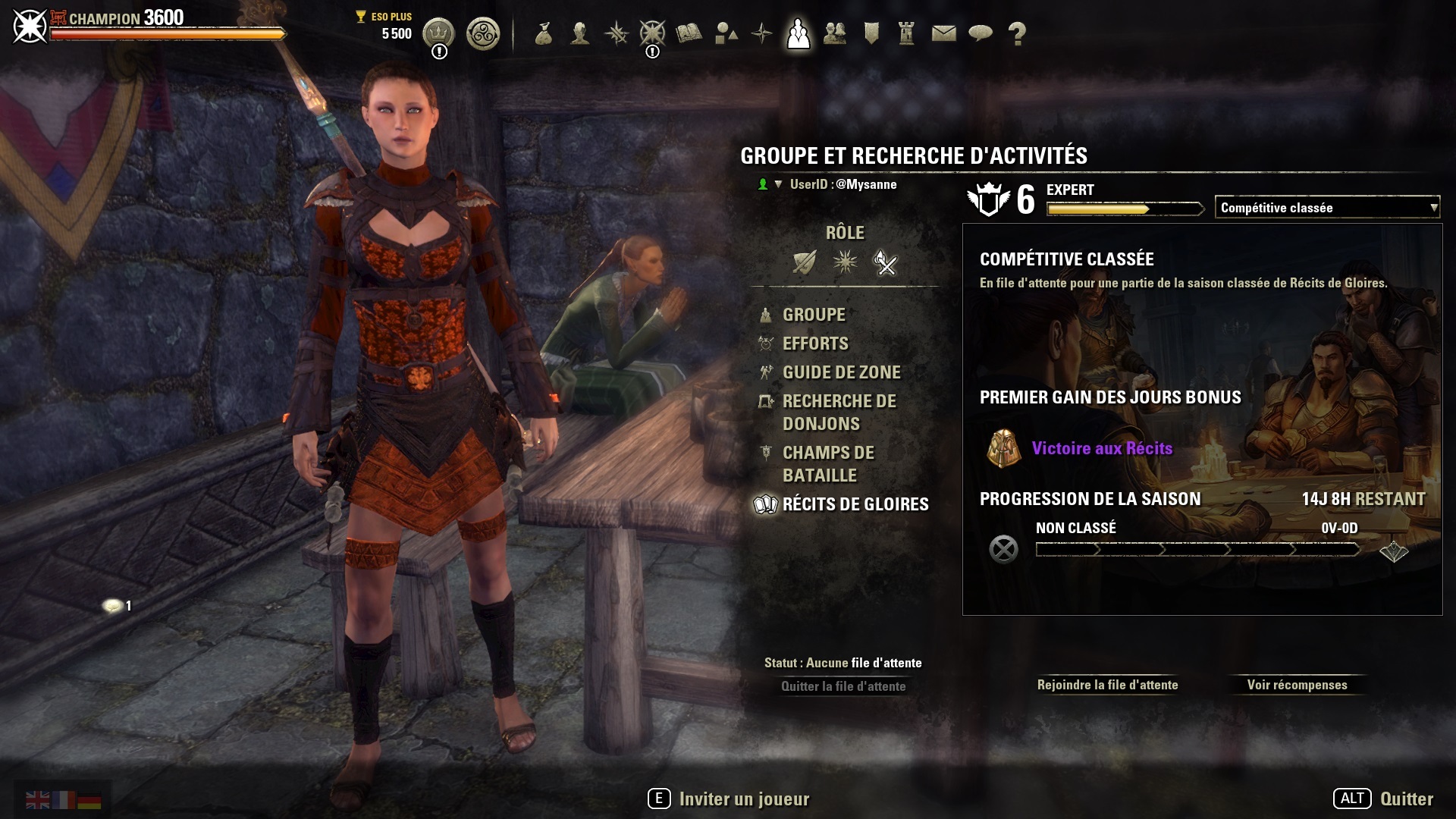
Task: Open the mail envelope icon
Action: (943, 33)
